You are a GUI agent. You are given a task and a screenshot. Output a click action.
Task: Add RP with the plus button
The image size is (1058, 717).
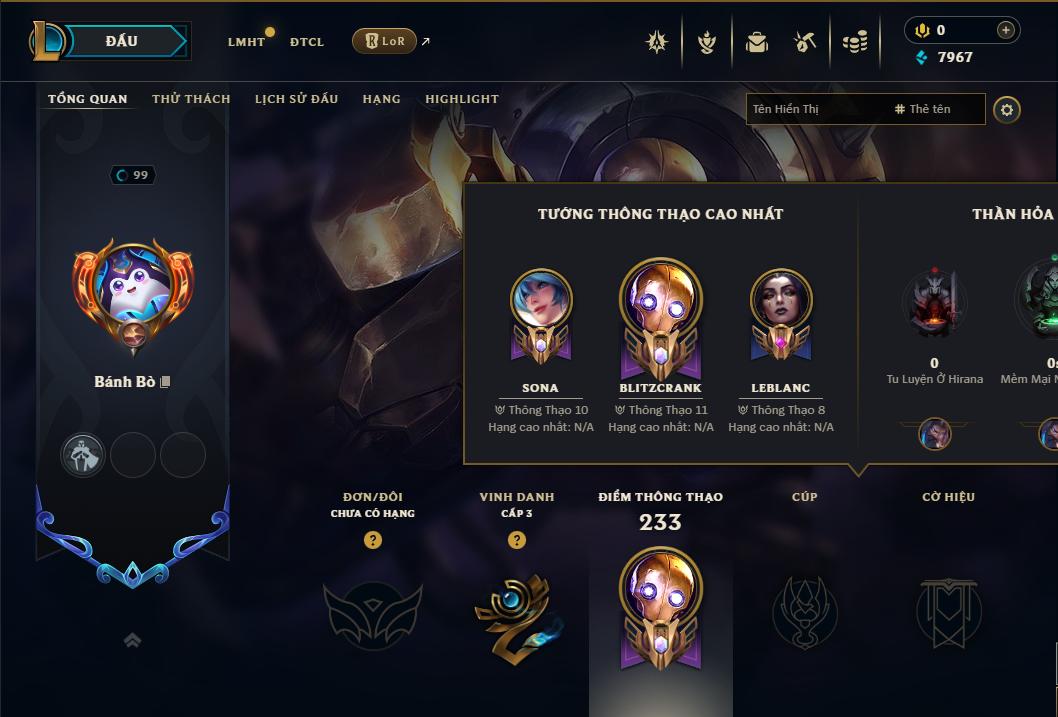click(x=1005, y=30)
